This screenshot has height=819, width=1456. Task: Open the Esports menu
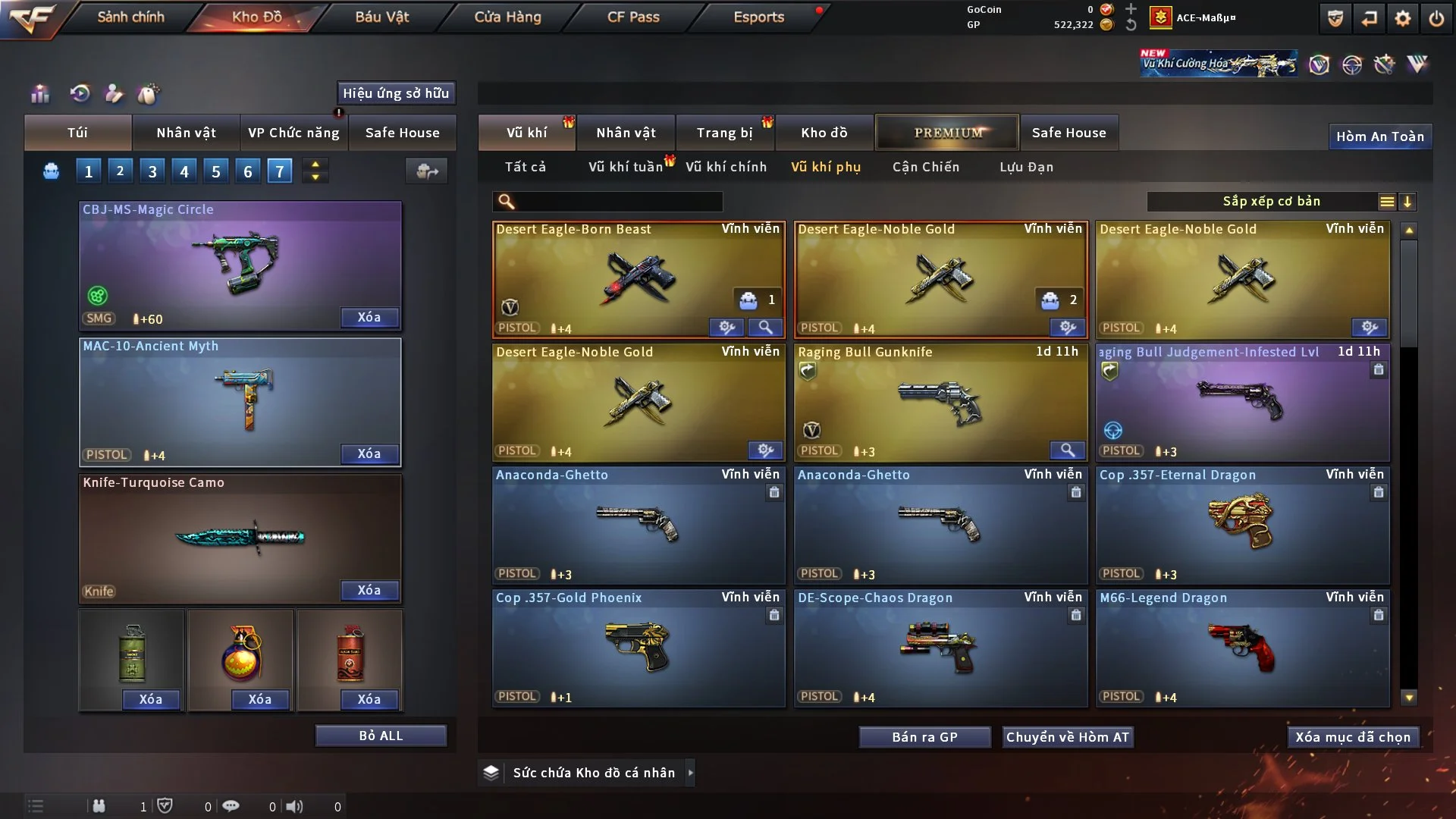coord(758,17)
